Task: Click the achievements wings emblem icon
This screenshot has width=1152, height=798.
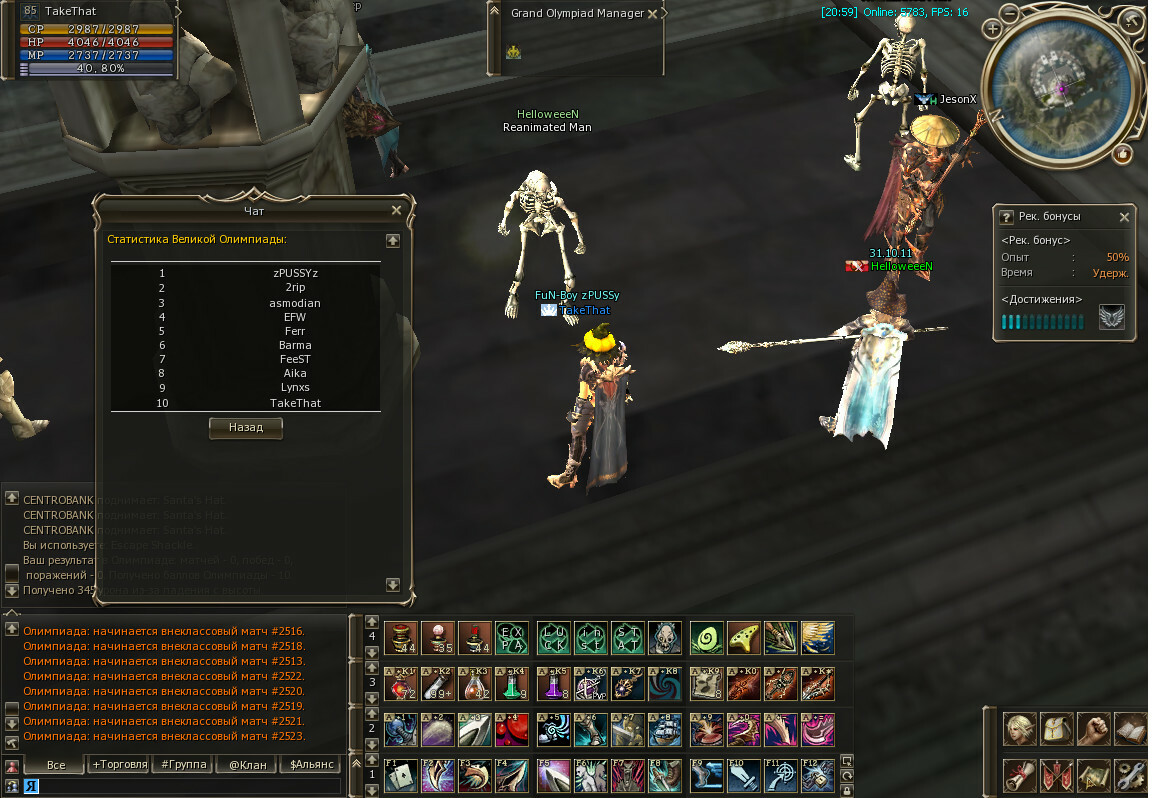Action: (1111, 318)
